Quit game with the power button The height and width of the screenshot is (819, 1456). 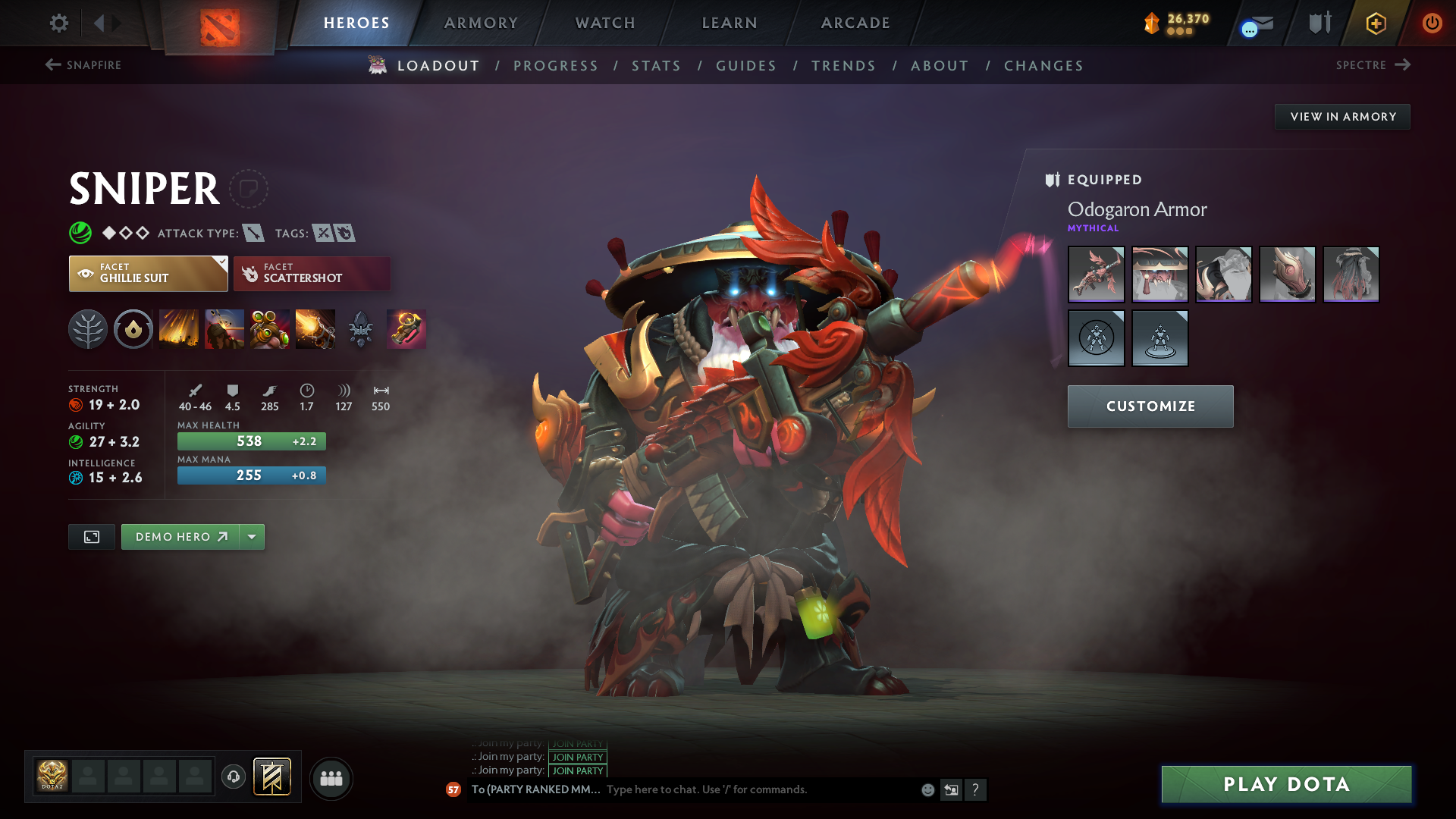1432,24
